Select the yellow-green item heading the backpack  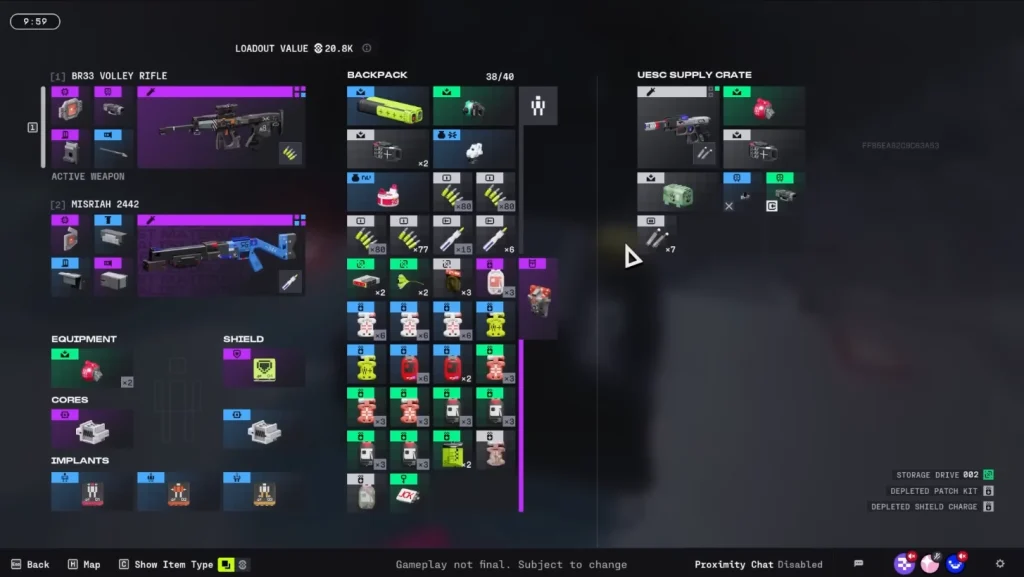point(388,106)
